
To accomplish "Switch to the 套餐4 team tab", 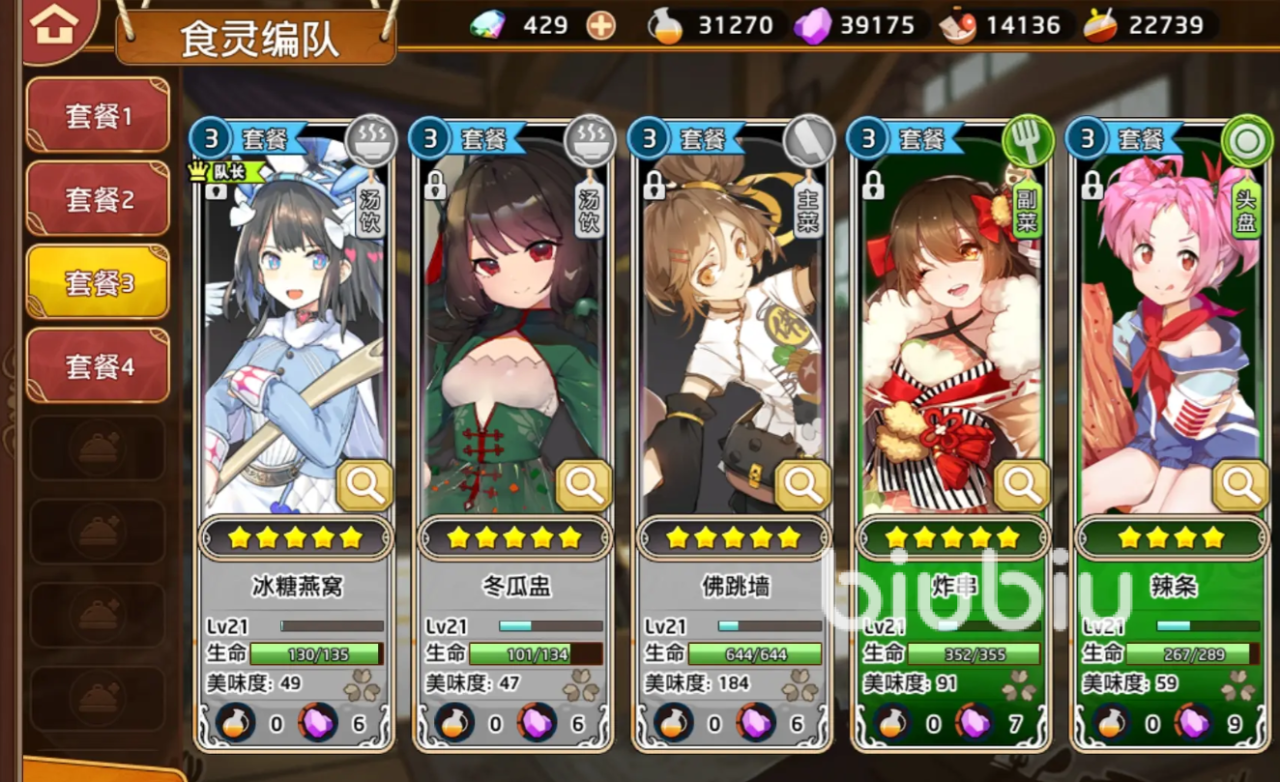I will coord(98,367).
